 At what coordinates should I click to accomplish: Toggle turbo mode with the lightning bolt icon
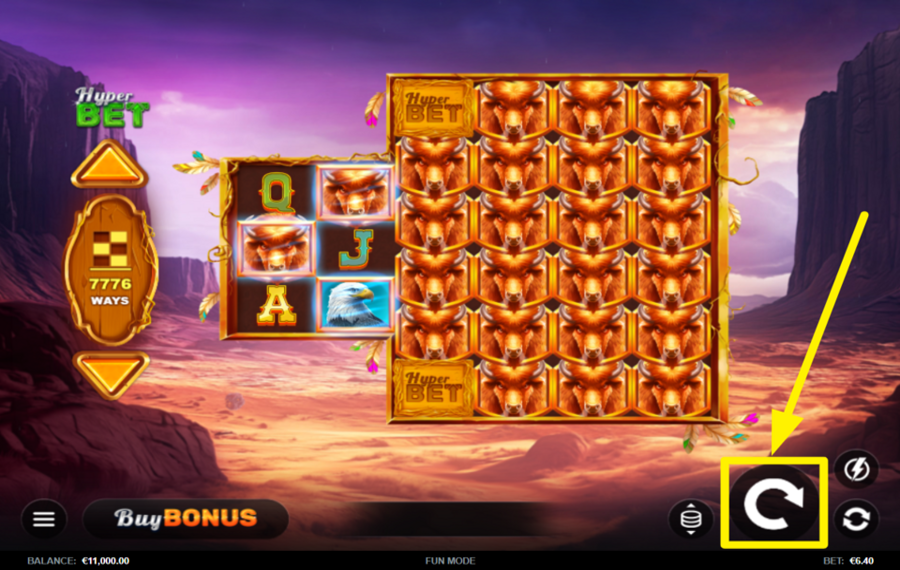tap(856, 468)
